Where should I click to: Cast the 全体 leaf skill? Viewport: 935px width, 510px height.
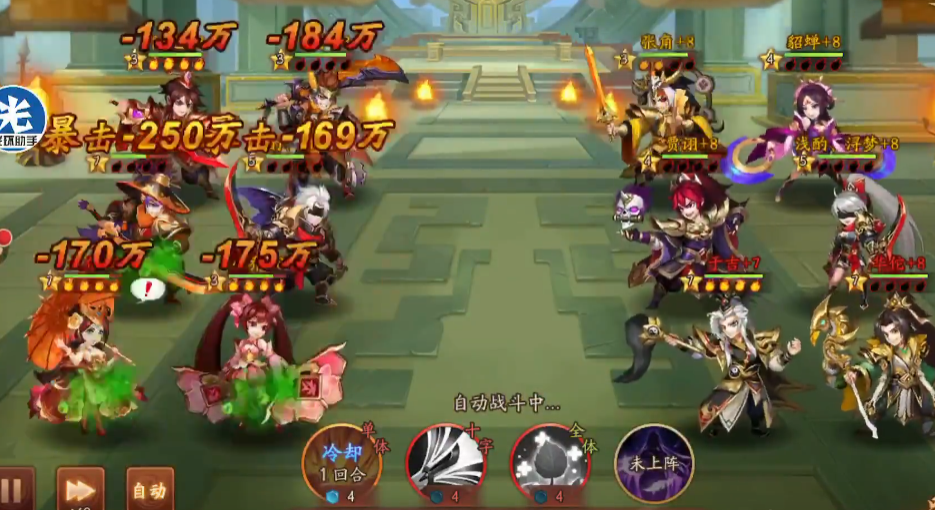tap(549, 463)
